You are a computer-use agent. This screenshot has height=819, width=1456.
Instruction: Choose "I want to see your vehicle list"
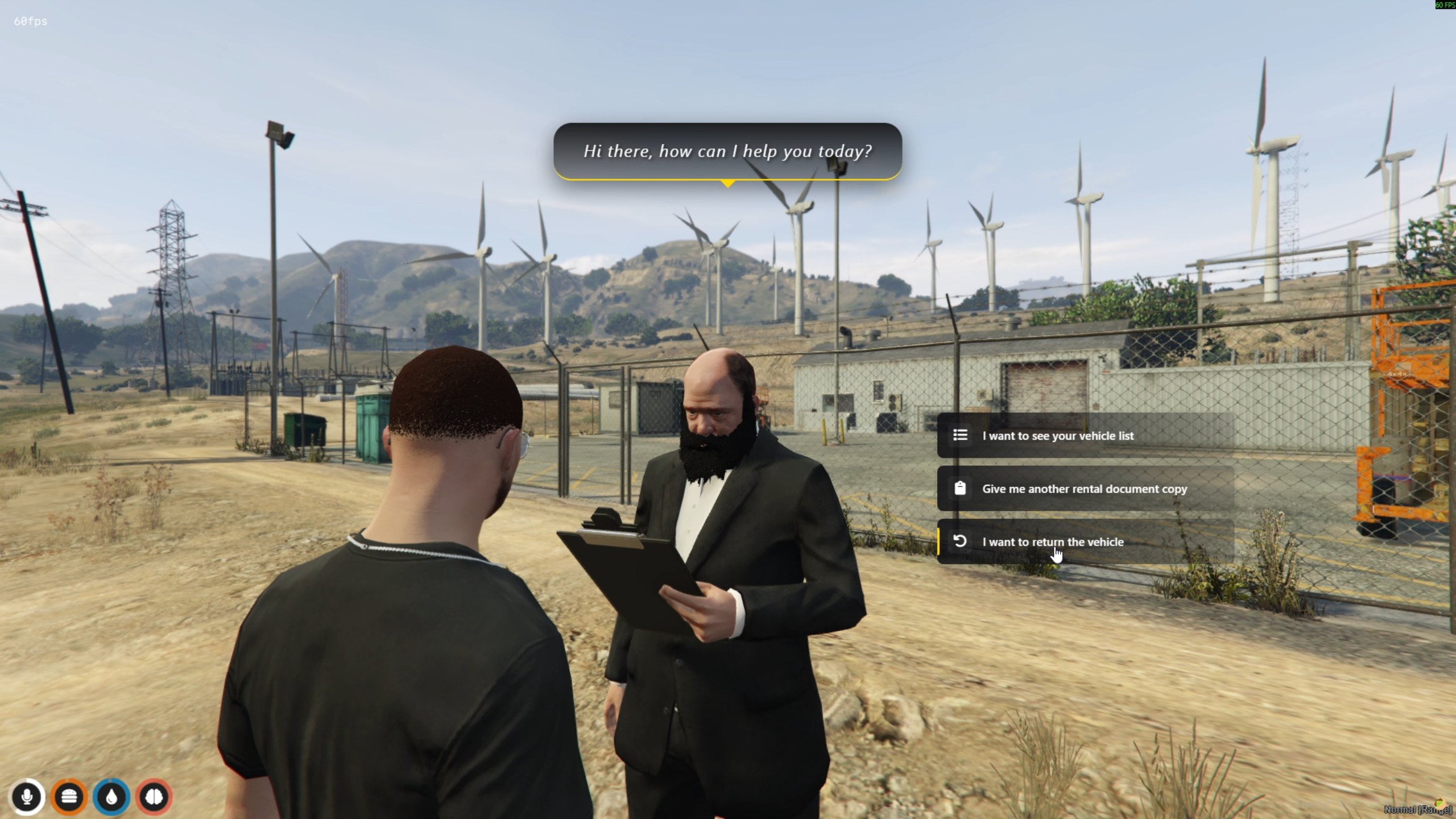pyautogui.click(x=1084, y=436)
